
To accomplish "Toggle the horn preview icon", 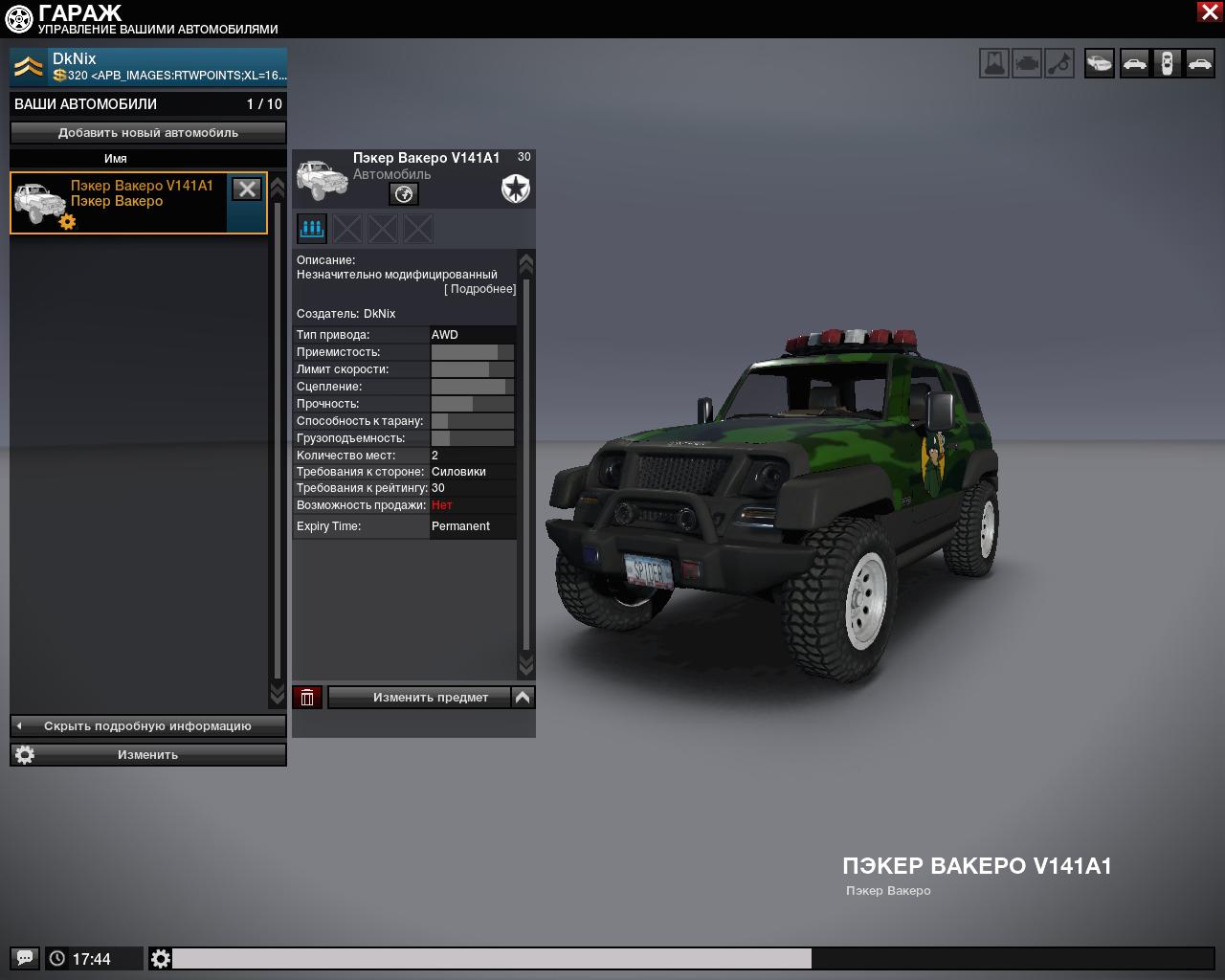I will pyautogui.click(x=1059, y=64).
